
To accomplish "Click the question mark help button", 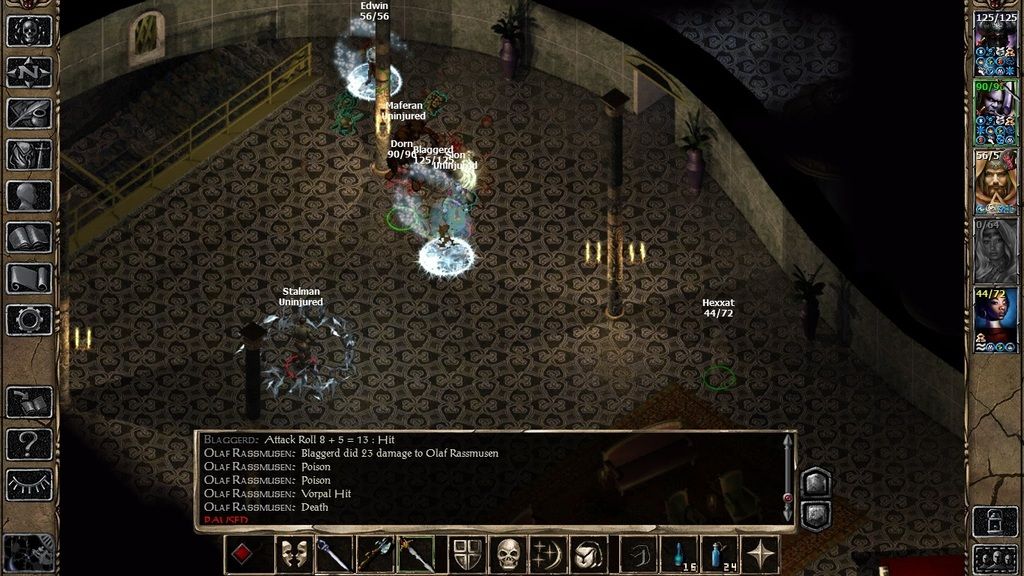I will pyautogui.click(x=29, y=443).
